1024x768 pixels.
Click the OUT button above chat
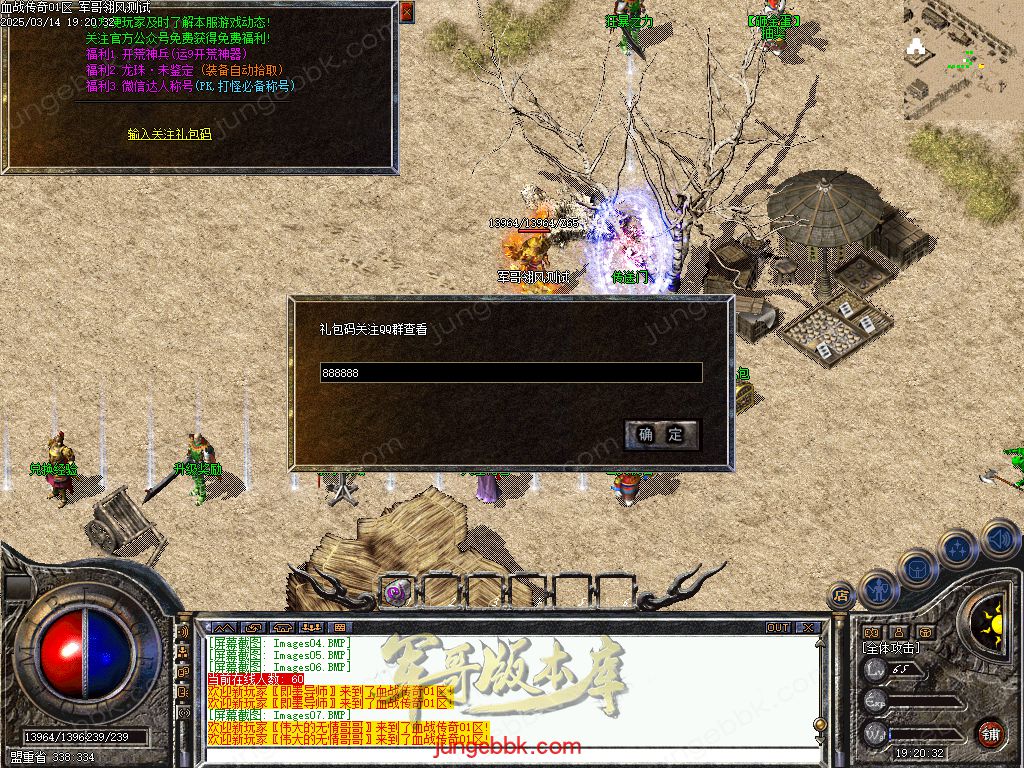click(x=778, y=628)
